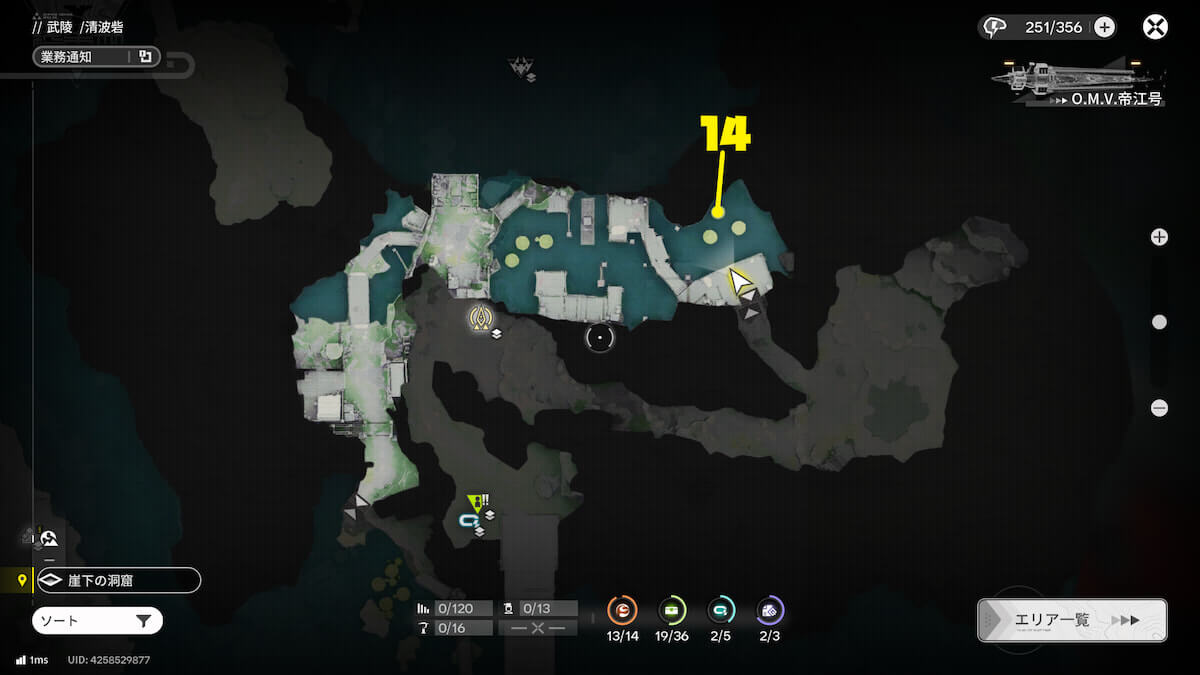Click the map zoom slider handle
The width and height of the screenshot is (1200, 675).
1159,322
